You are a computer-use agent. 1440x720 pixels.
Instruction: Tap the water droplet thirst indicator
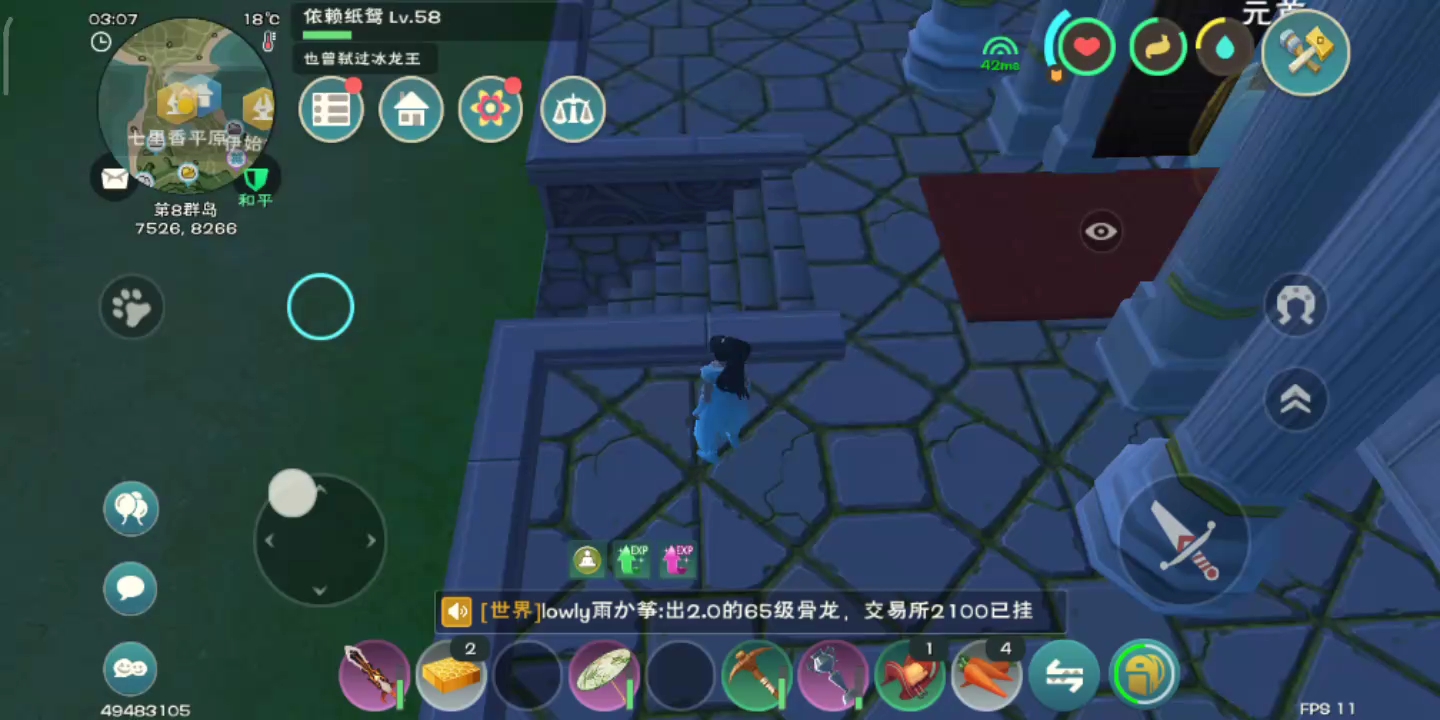tap(1224, 46)
